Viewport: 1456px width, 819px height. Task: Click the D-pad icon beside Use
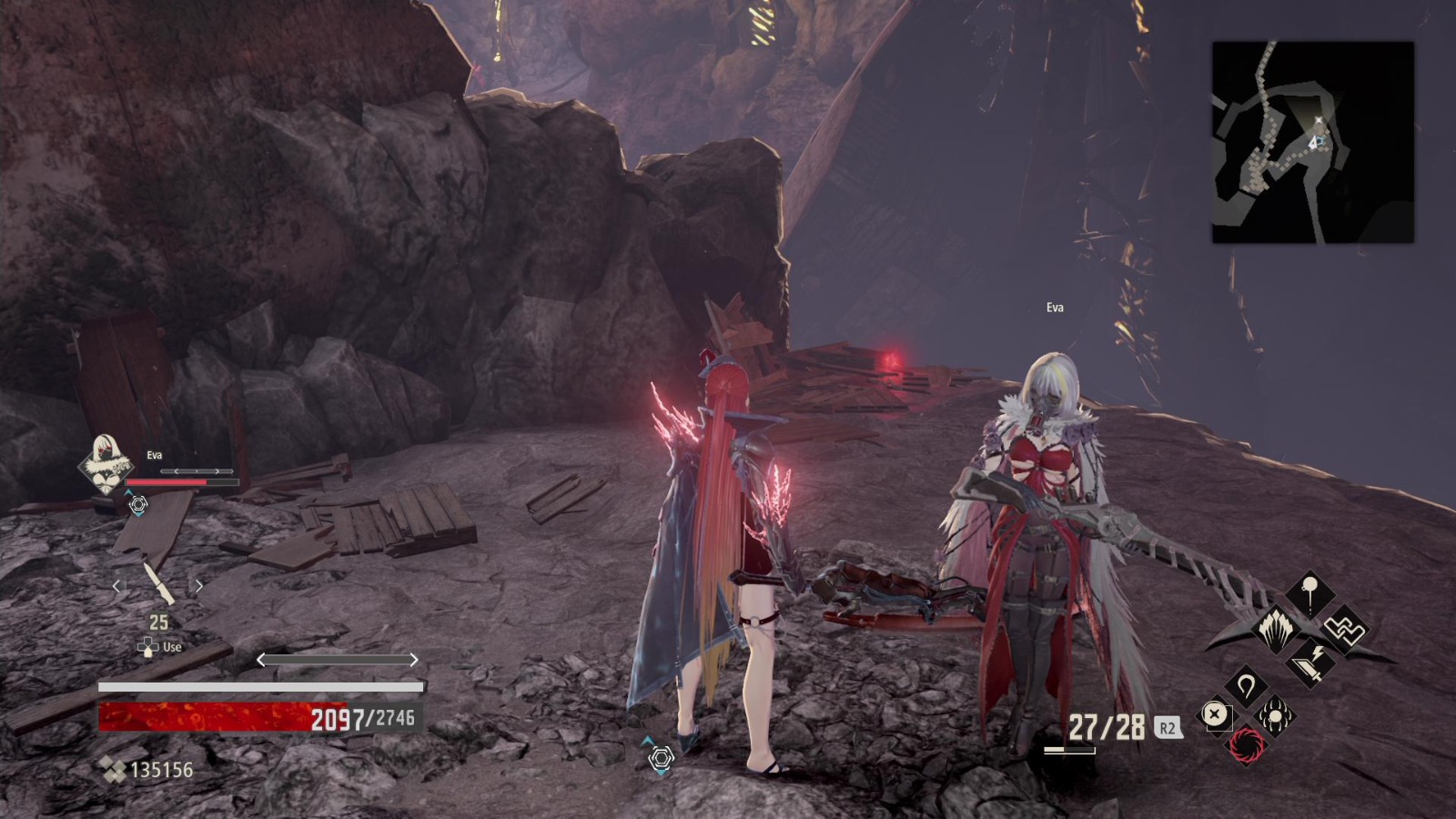(147, 645)
